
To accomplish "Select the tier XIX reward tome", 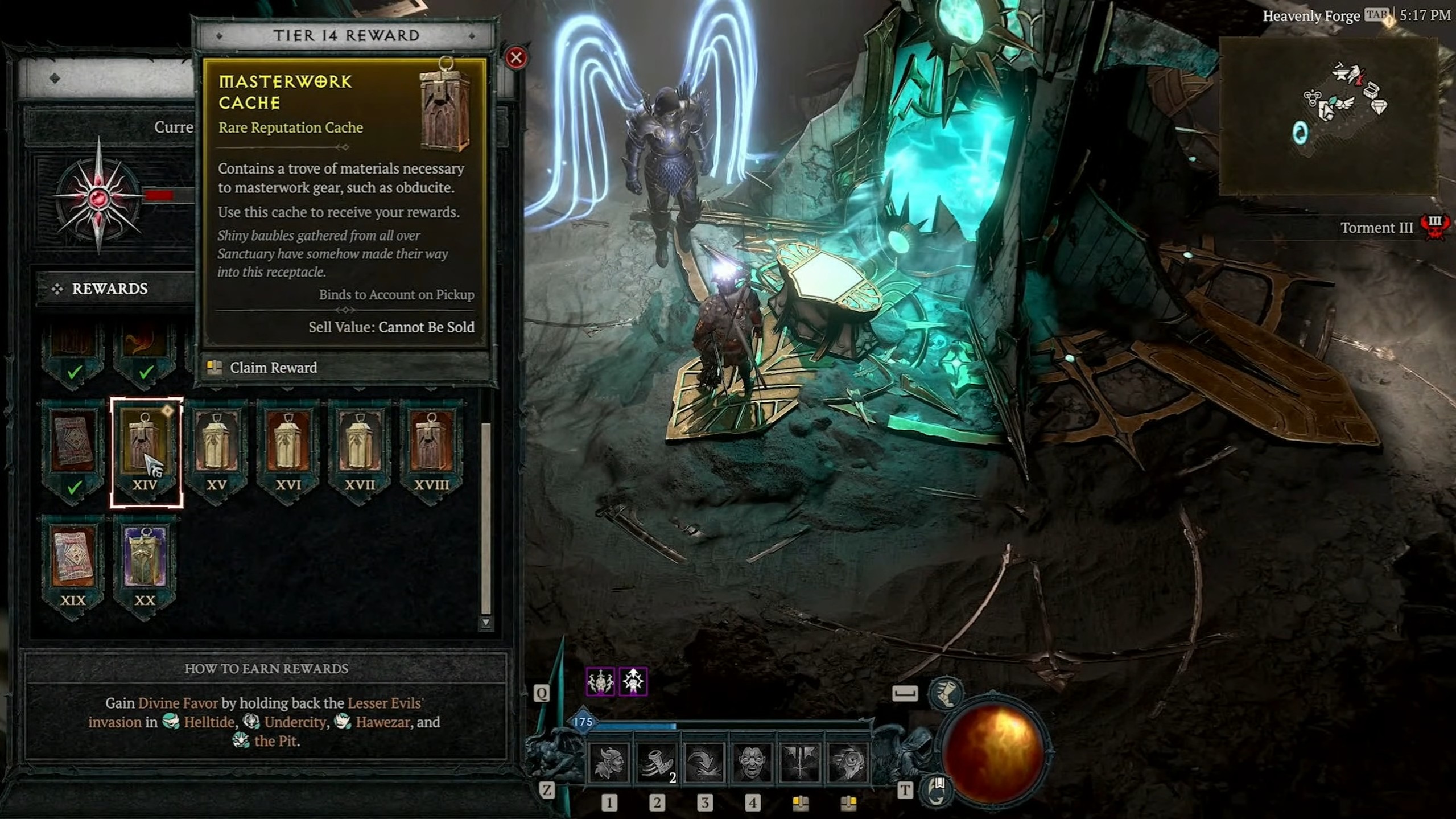I will pyautogui.click(x=73, y=563).
